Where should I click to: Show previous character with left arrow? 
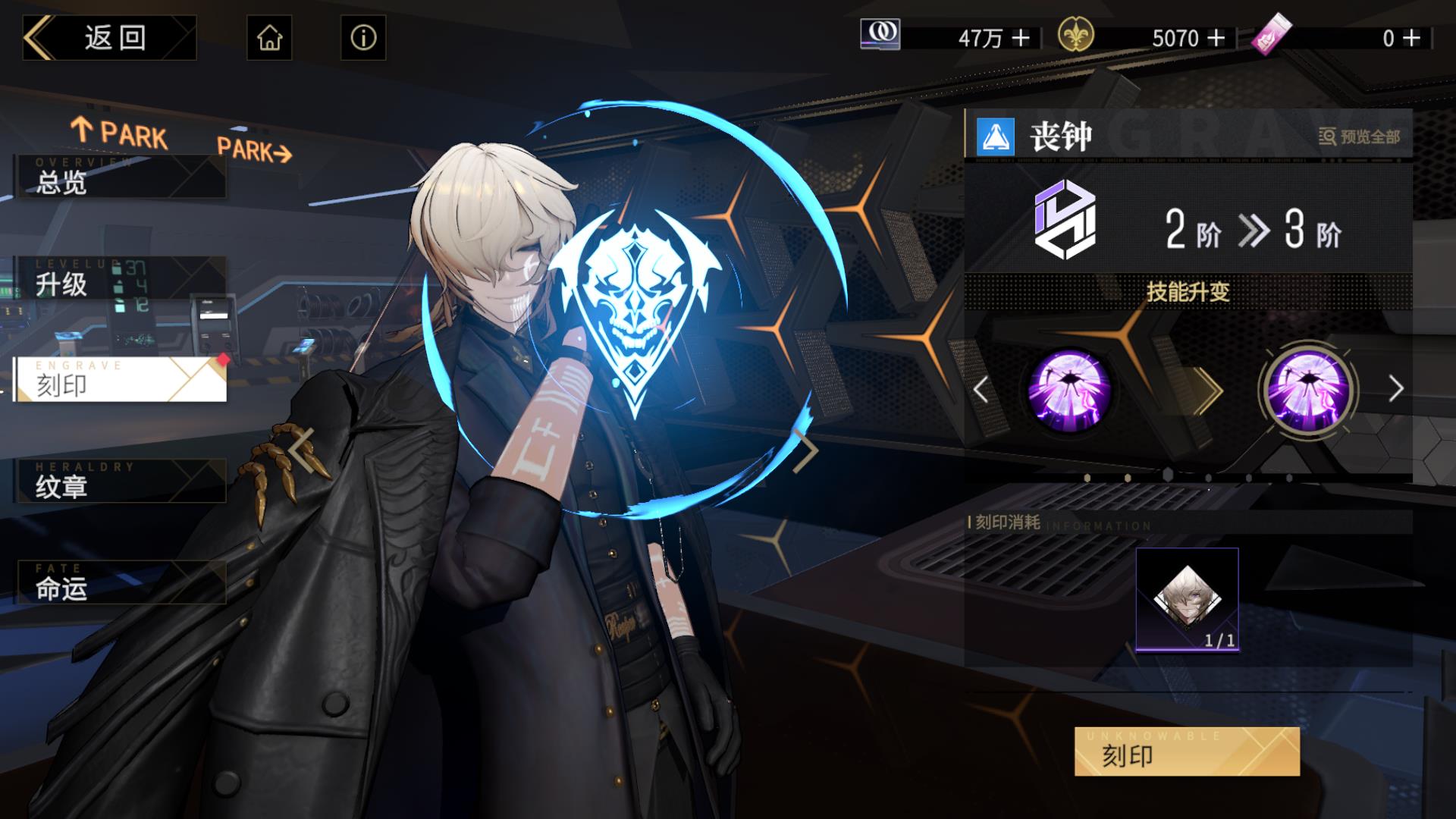302,450
